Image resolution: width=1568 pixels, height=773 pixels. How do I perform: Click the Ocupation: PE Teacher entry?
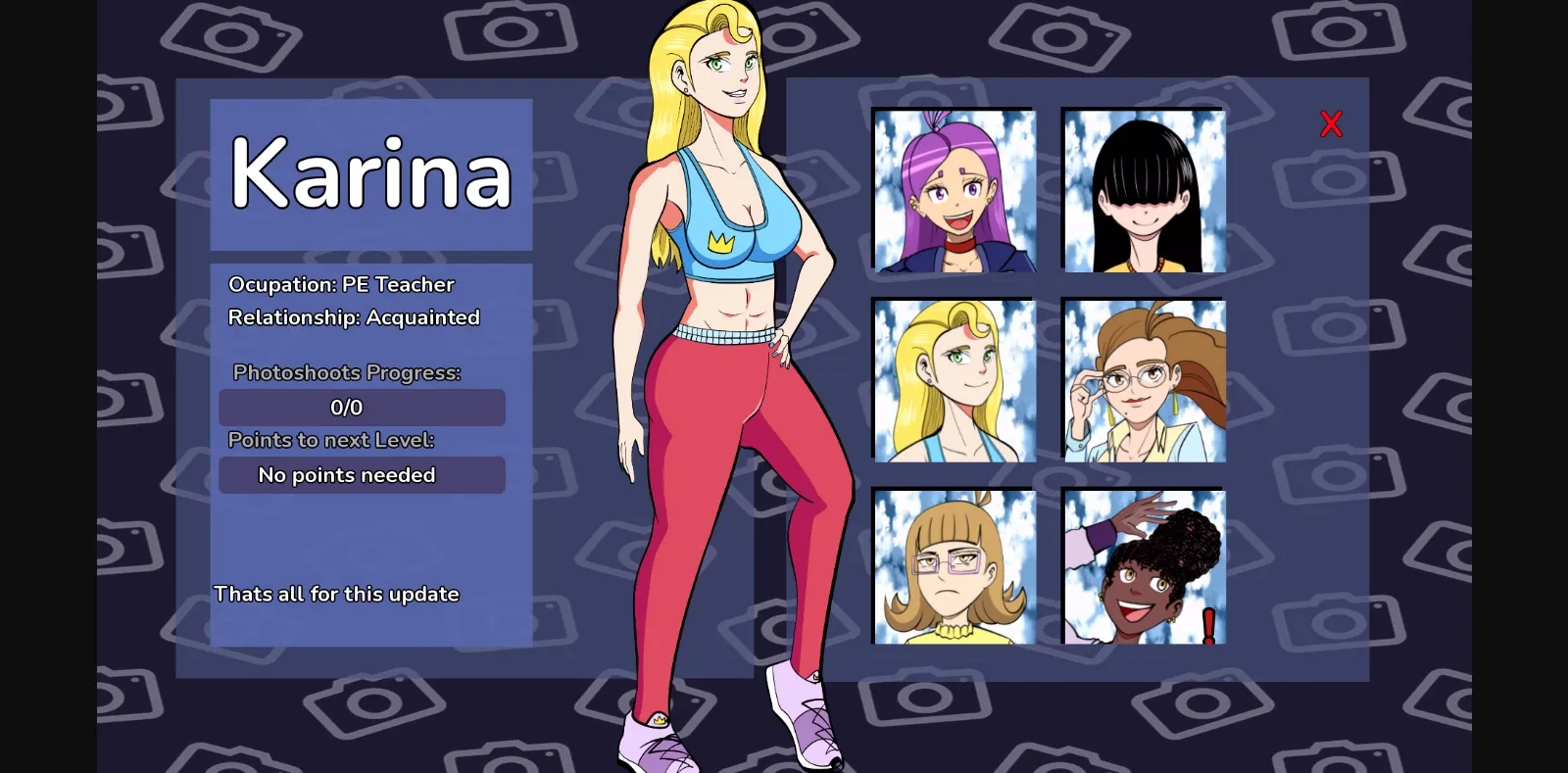click(x=342, y=284)
